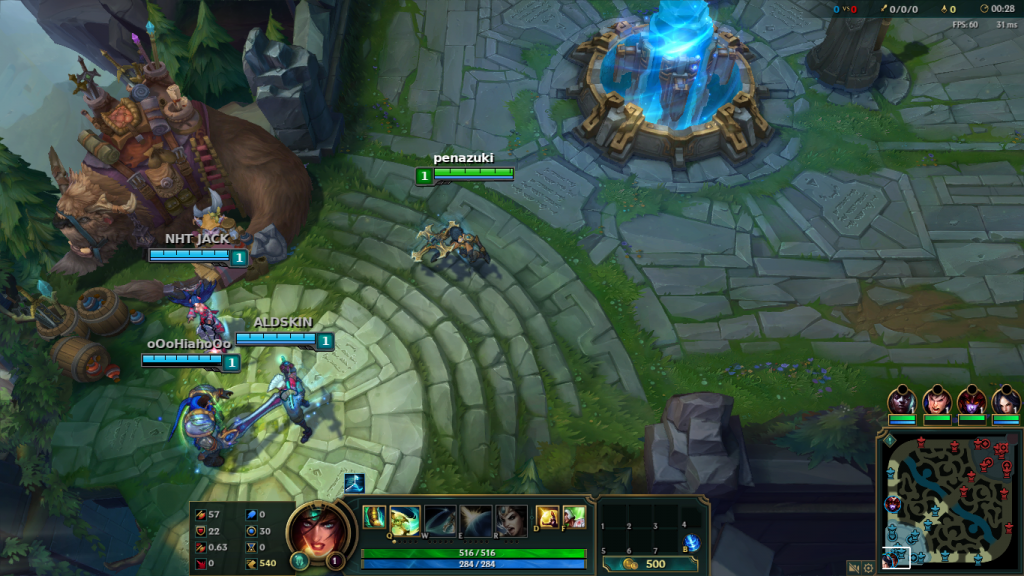Toggle the camera lock icon beside the minimap
Image resolution: width=1024 pixels, height=576 pixels.
(x=854, y=567)
